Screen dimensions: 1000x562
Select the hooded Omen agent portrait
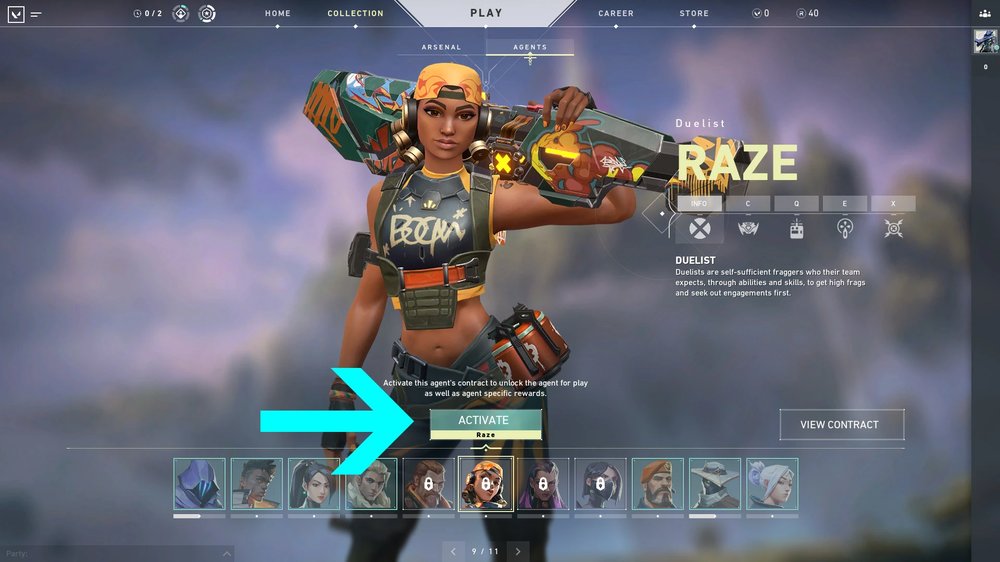[x=199, y=484]
